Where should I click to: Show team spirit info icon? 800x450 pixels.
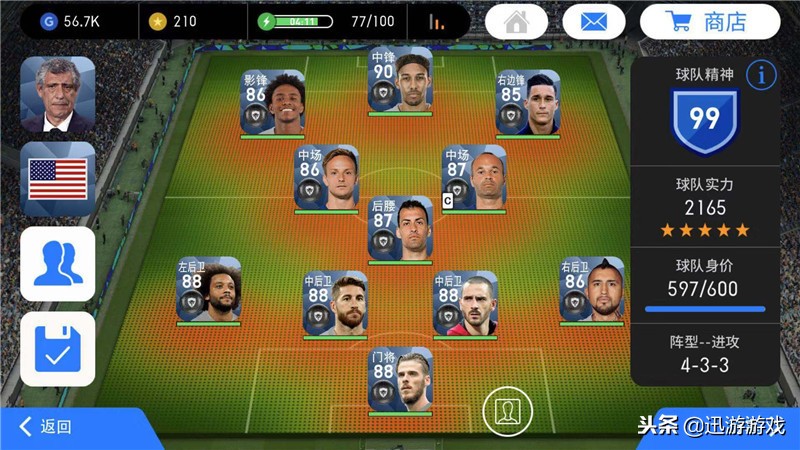[x=762, y=74]
